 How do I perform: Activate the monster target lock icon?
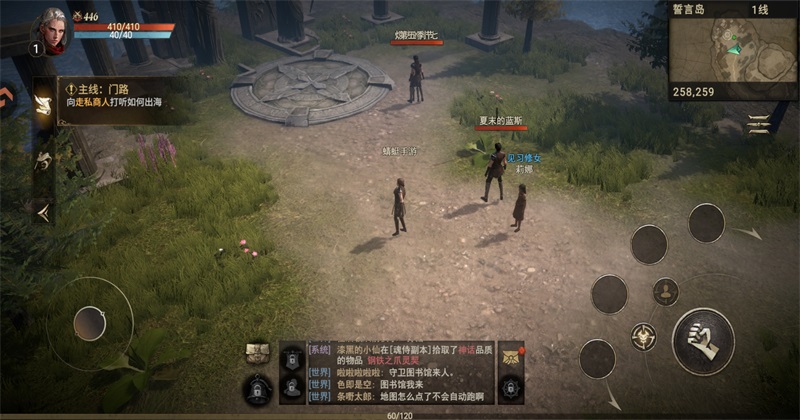coord(643,336)
